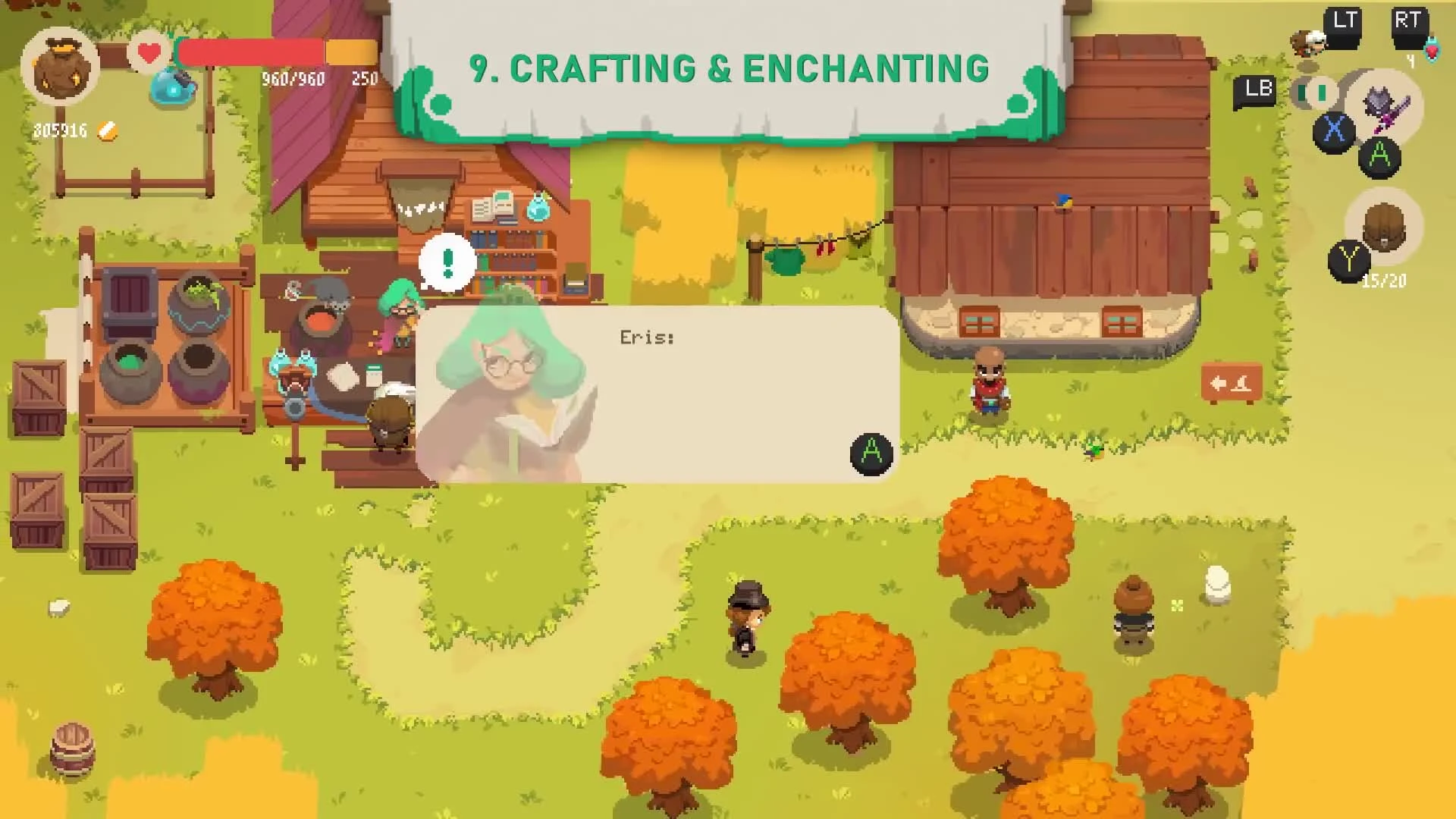Screen dimensions: 1456x819
Task: Open the 9. Crafting & Enchanting banner
Action: [x=728, y=68]
